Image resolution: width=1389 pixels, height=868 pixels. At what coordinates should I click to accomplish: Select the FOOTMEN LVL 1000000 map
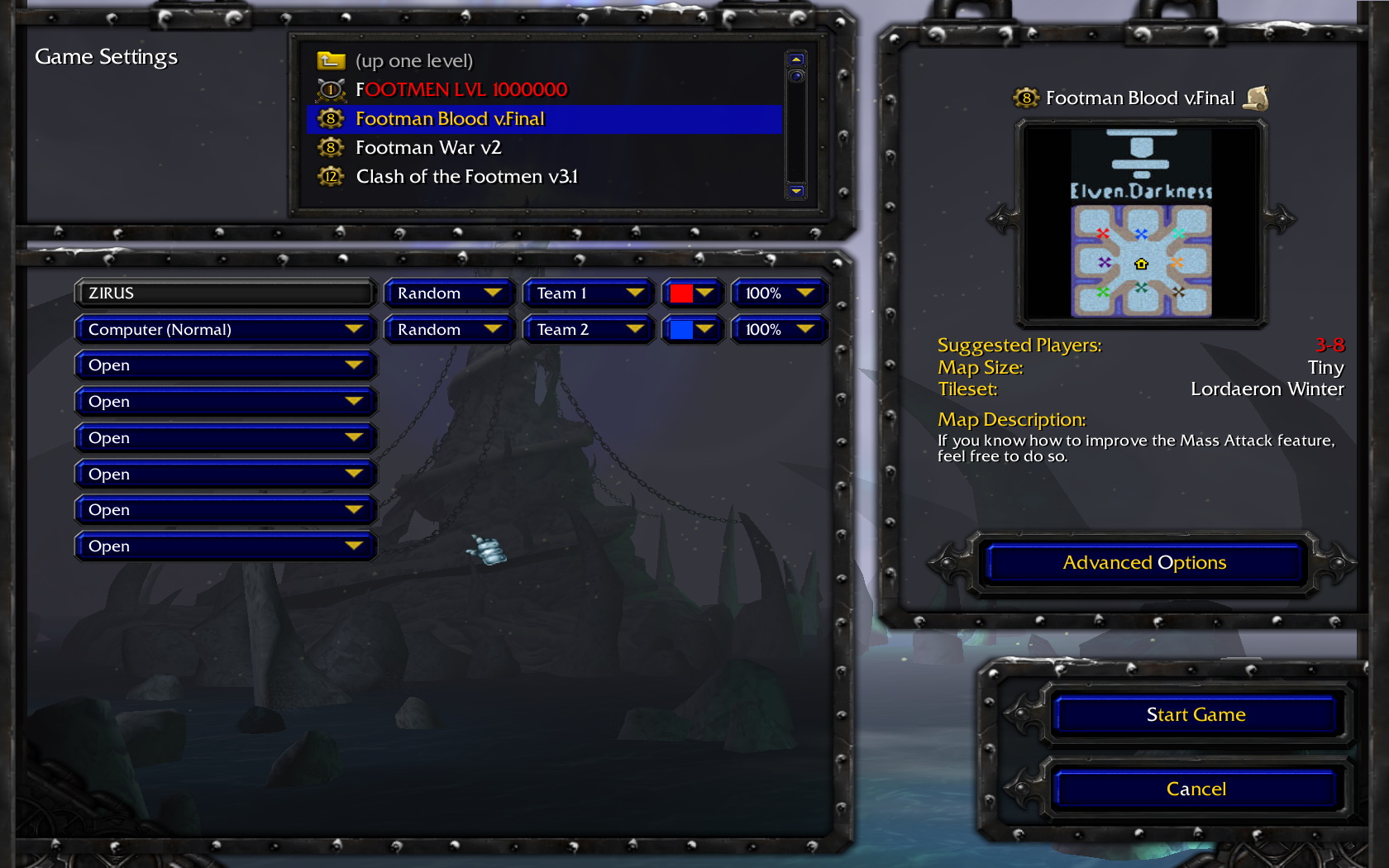coord(461,89)
